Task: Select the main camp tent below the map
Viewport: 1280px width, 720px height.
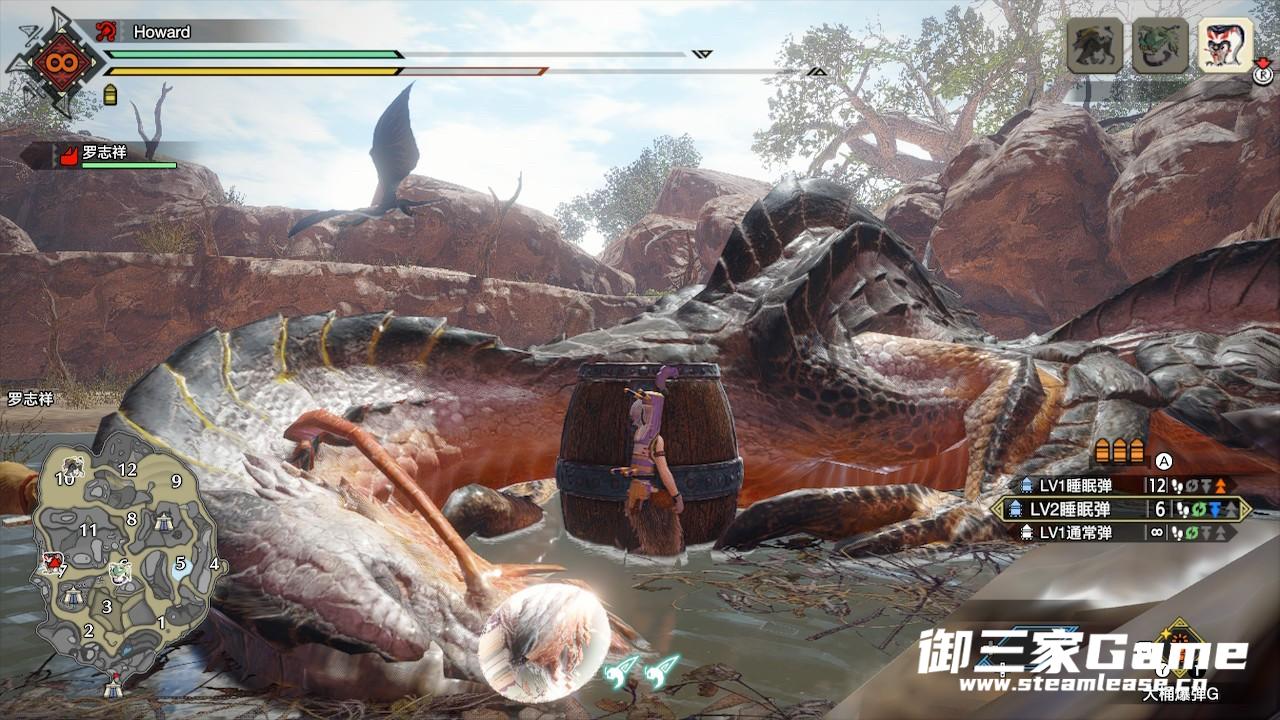Action: [x=112, y=688]
